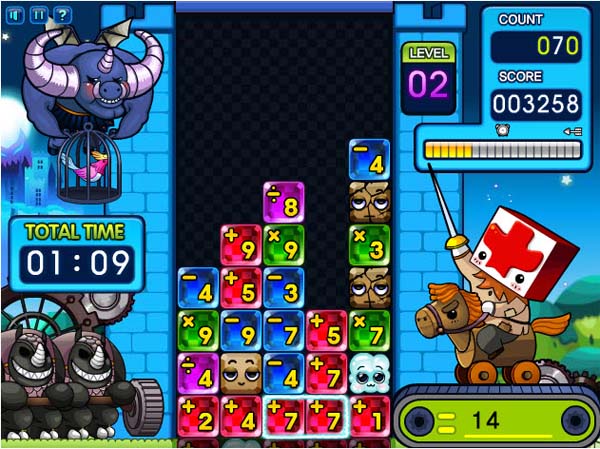Choose the red +1 block
The image size is (600, 449).
(x=369, y=415)
